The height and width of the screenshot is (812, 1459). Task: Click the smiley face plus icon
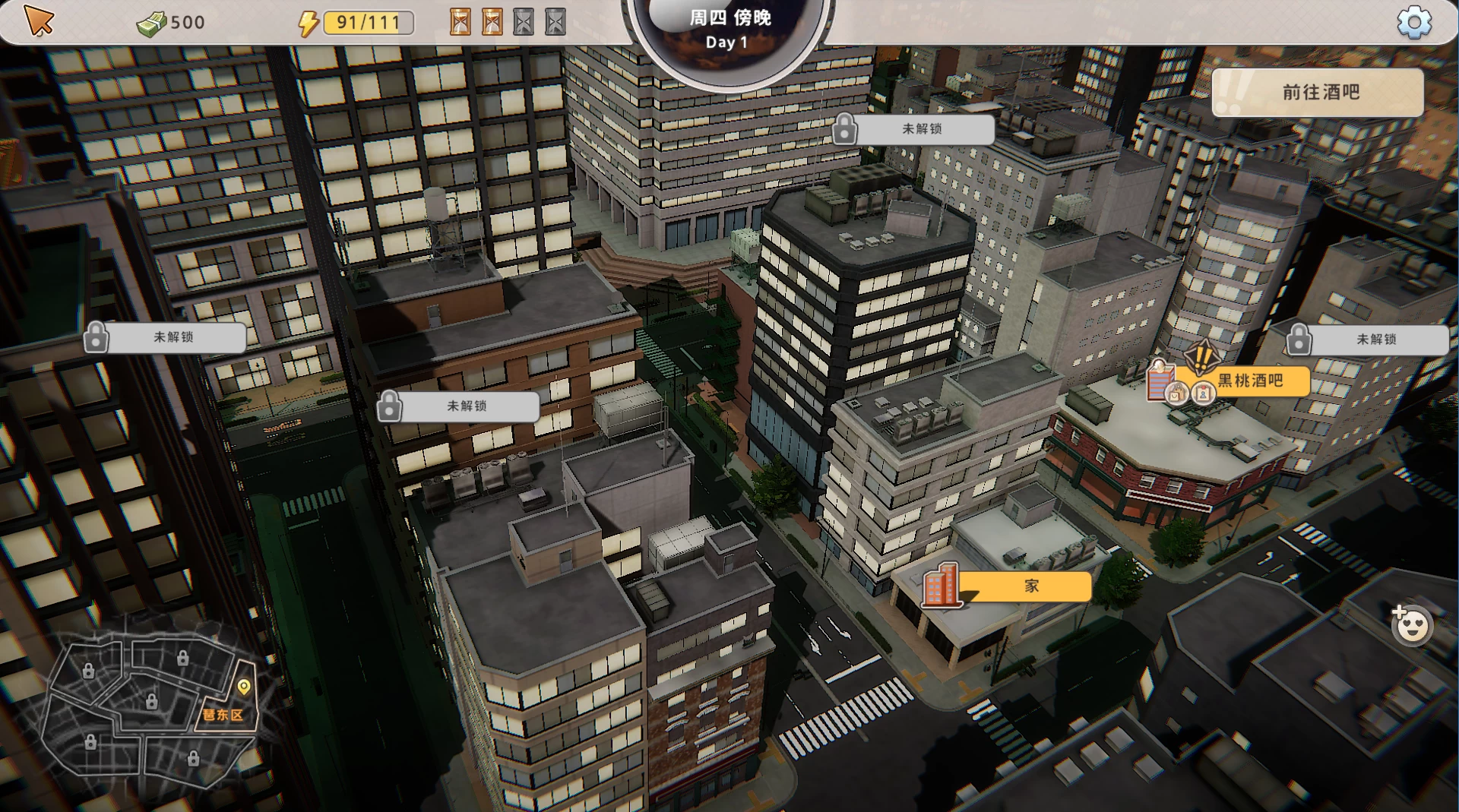click(x=1411, y=625)
